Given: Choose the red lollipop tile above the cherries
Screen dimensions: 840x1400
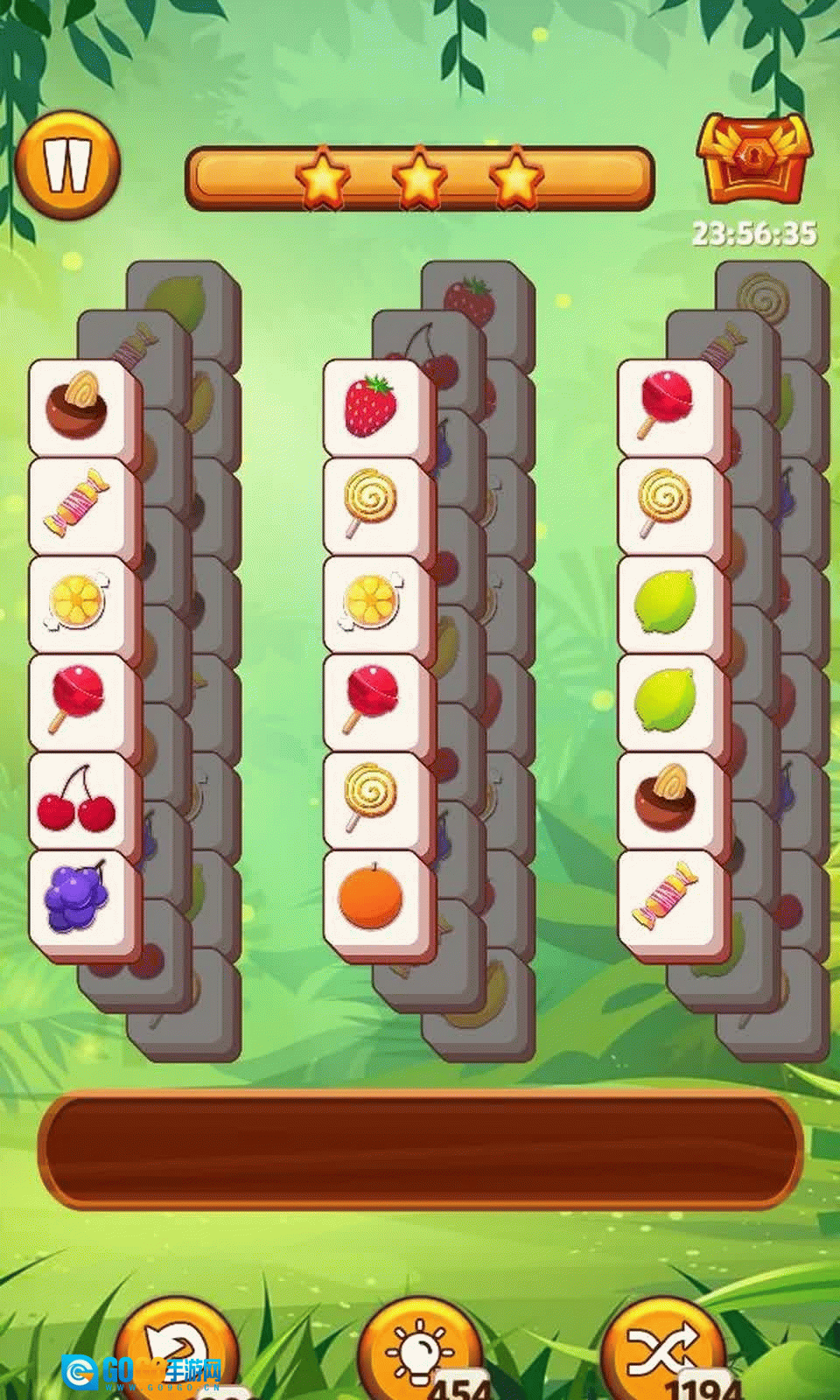Looking at the screenshot, I should (79, 702).
